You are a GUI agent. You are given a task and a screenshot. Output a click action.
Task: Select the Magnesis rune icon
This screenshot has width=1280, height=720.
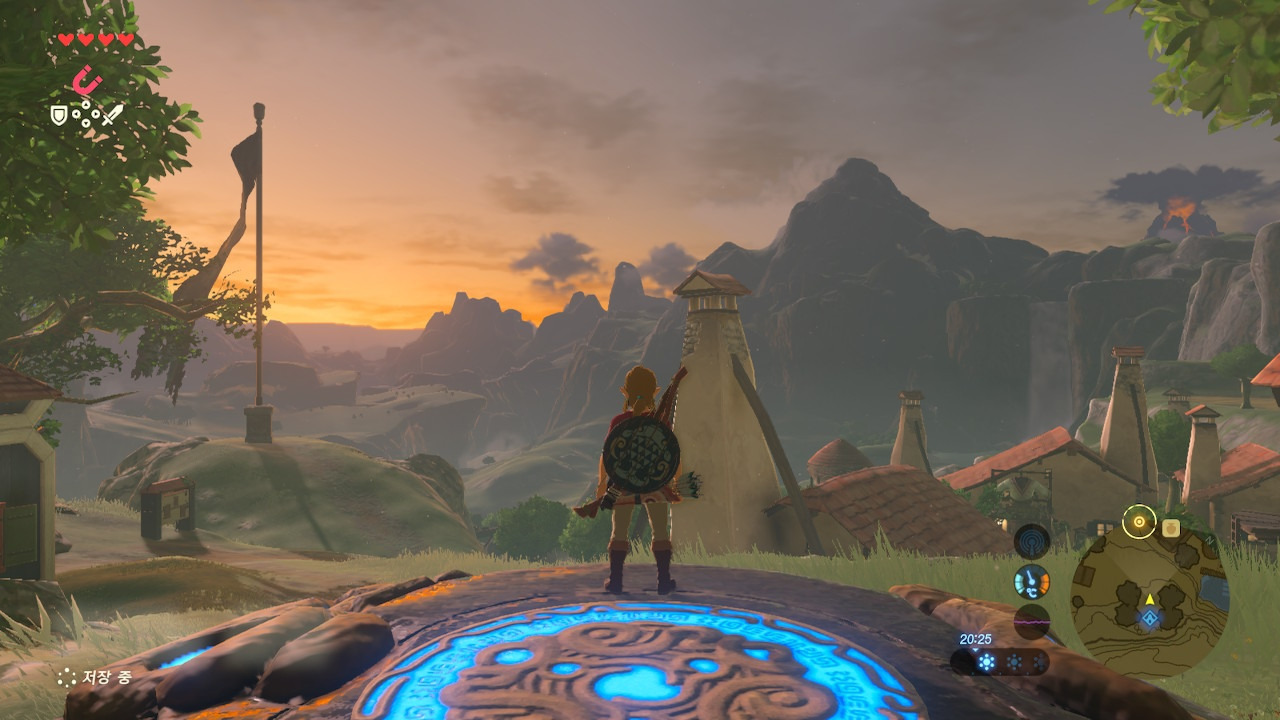[x=88, y=80]
